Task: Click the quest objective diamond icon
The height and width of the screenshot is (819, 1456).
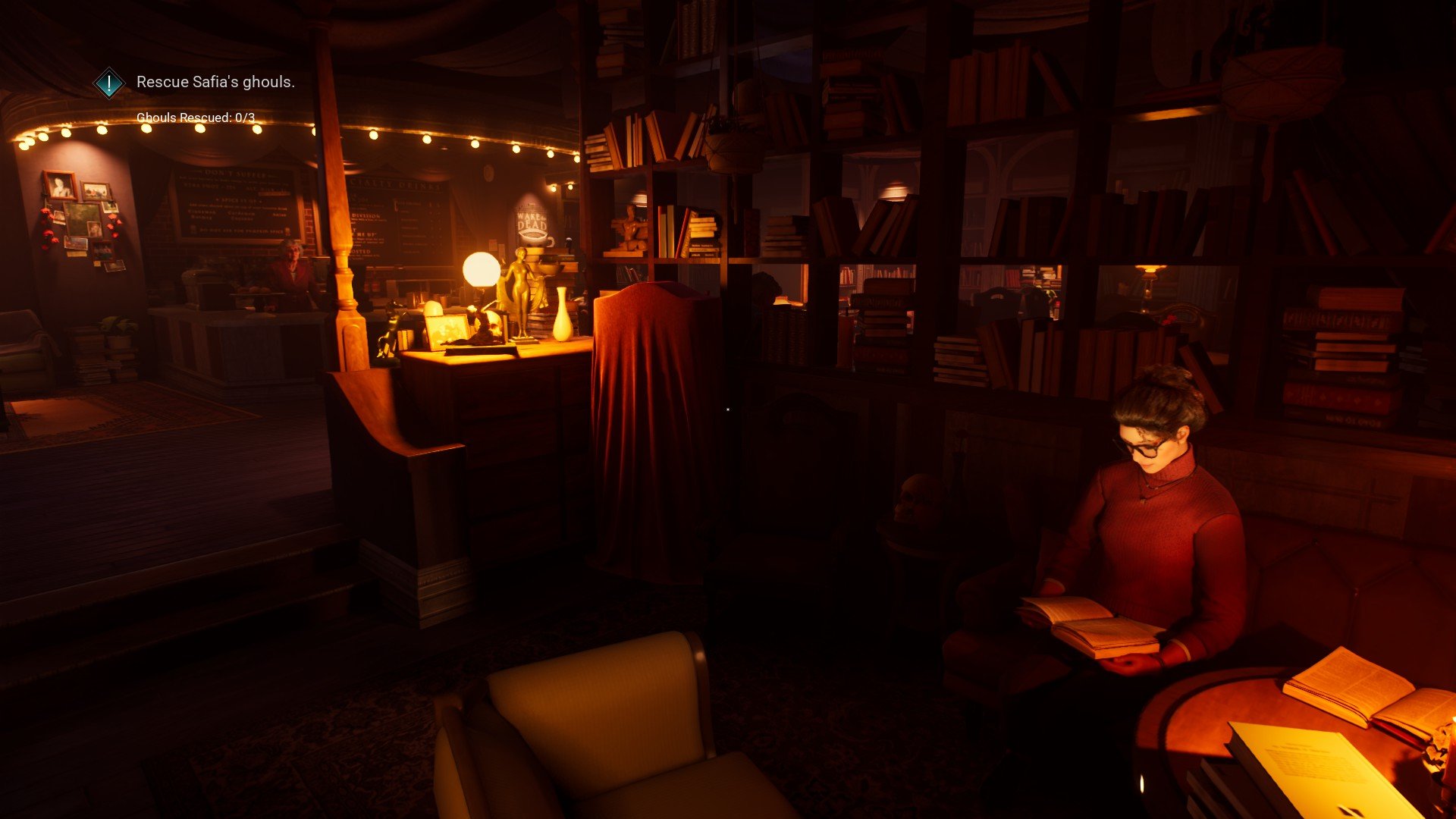Action: click(109, 83)
